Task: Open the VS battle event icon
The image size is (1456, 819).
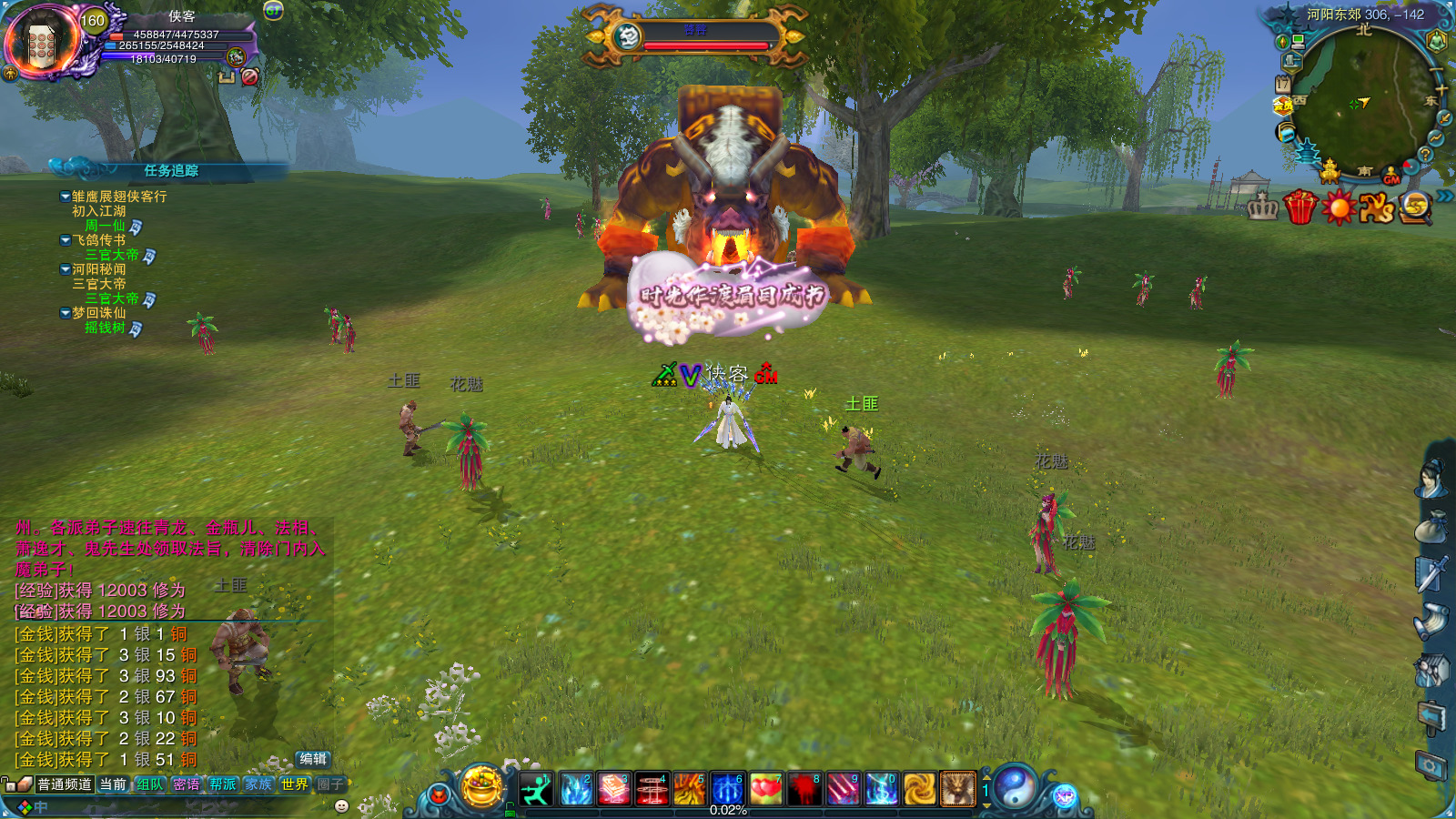Action: [x=1377, y=208]
